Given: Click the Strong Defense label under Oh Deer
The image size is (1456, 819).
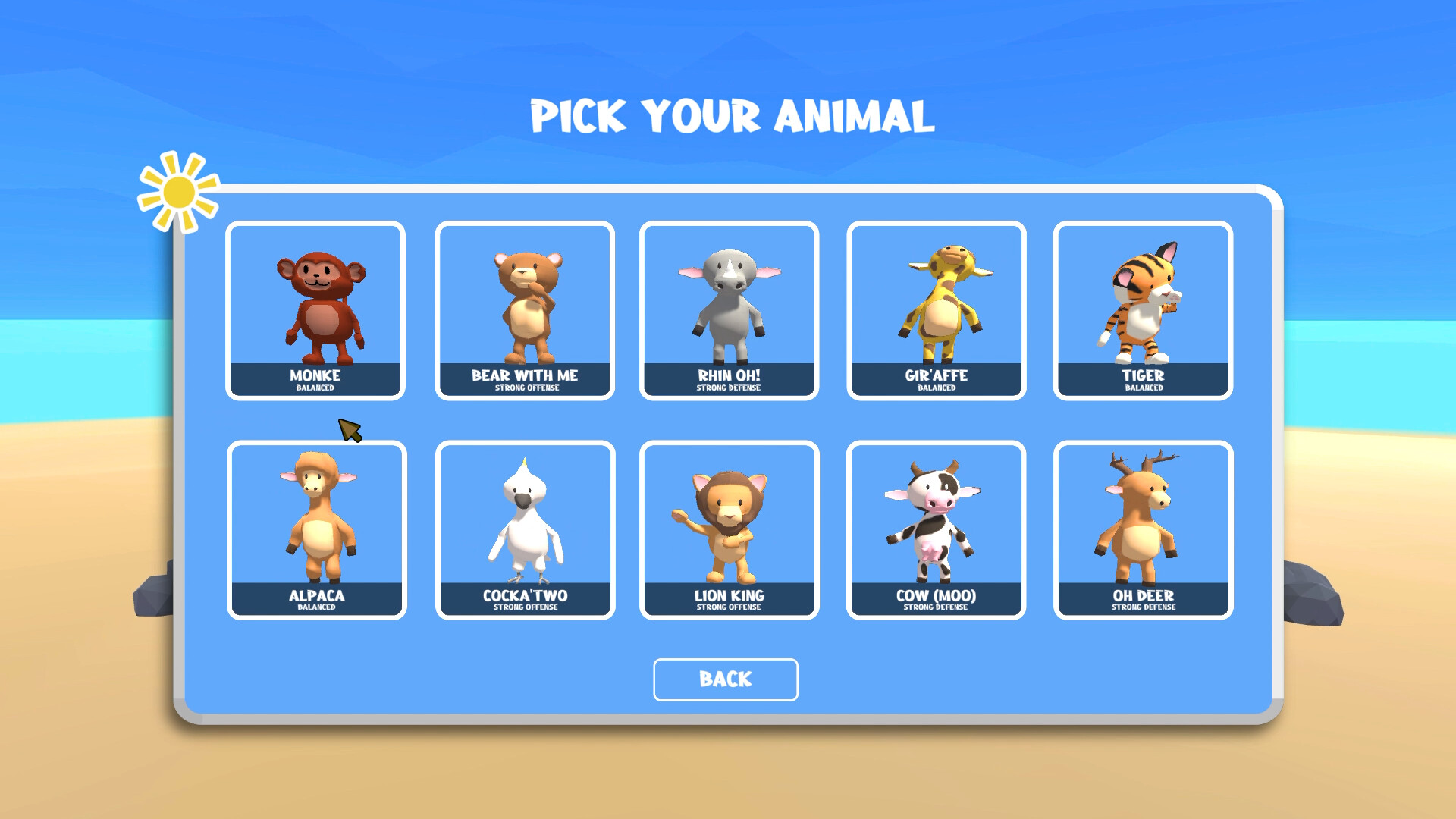Looking at the screenshot, I should [x=1143, y=607].
